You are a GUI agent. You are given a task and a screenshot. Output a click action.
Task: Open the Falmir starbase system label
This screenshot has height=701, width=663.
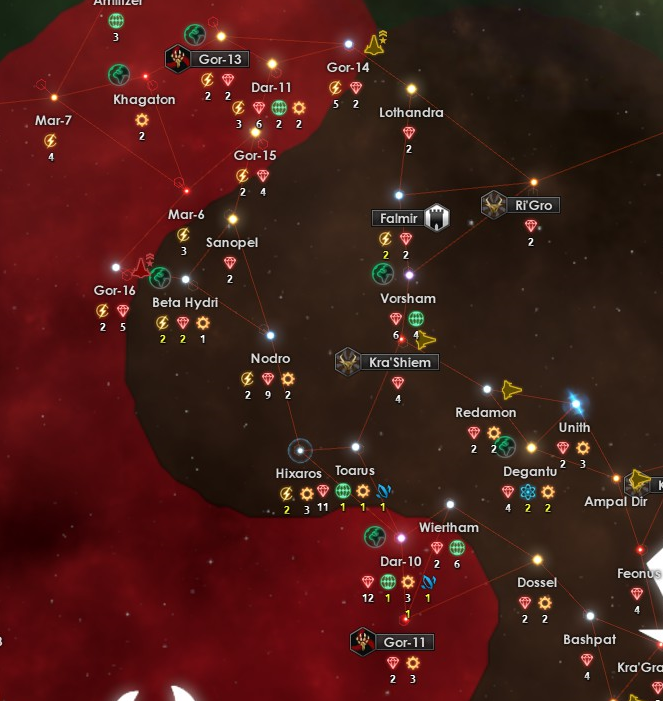coord(397,218)
